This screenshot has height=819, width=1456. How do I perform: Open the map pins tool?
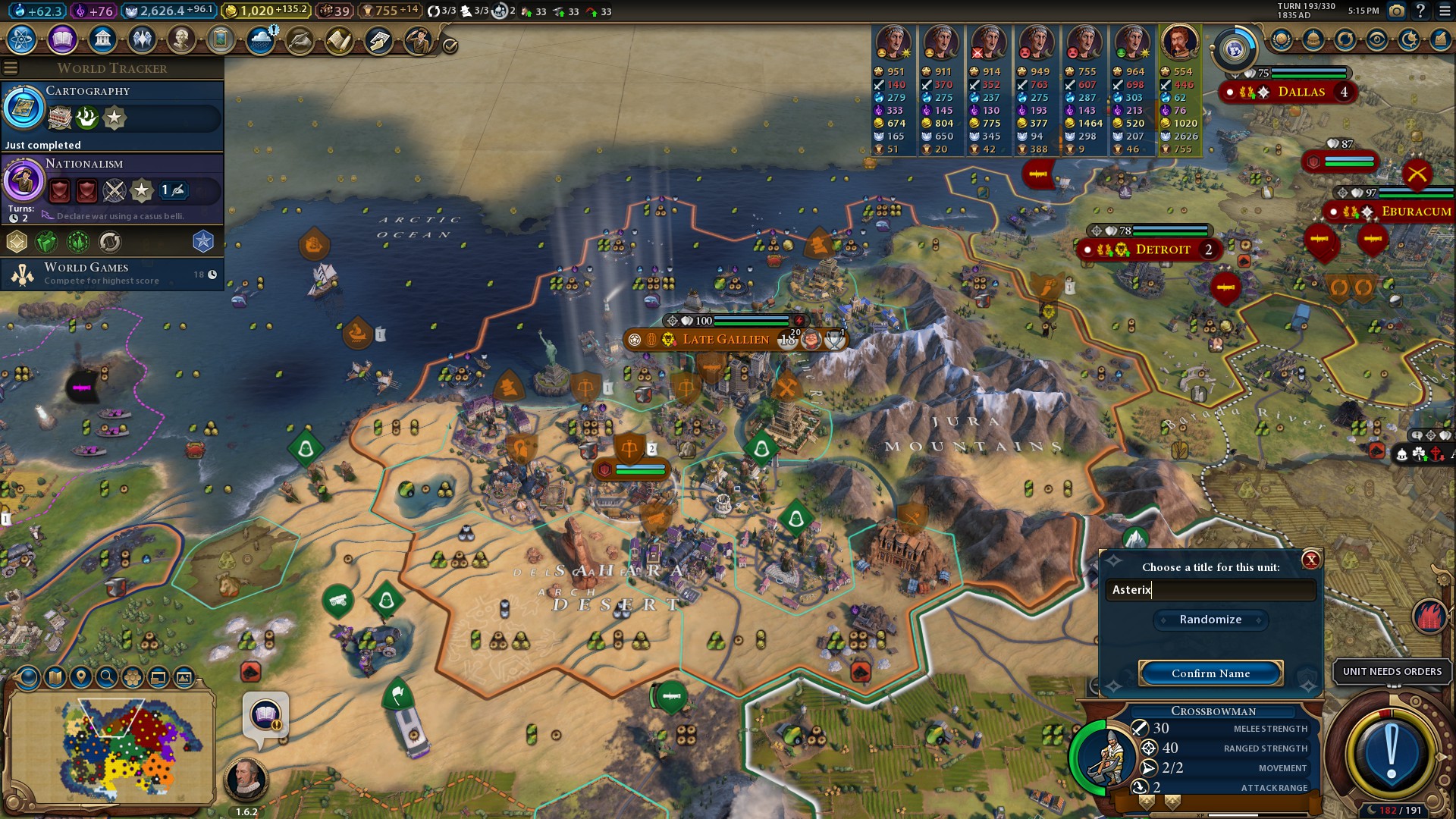tap(81, 677)
